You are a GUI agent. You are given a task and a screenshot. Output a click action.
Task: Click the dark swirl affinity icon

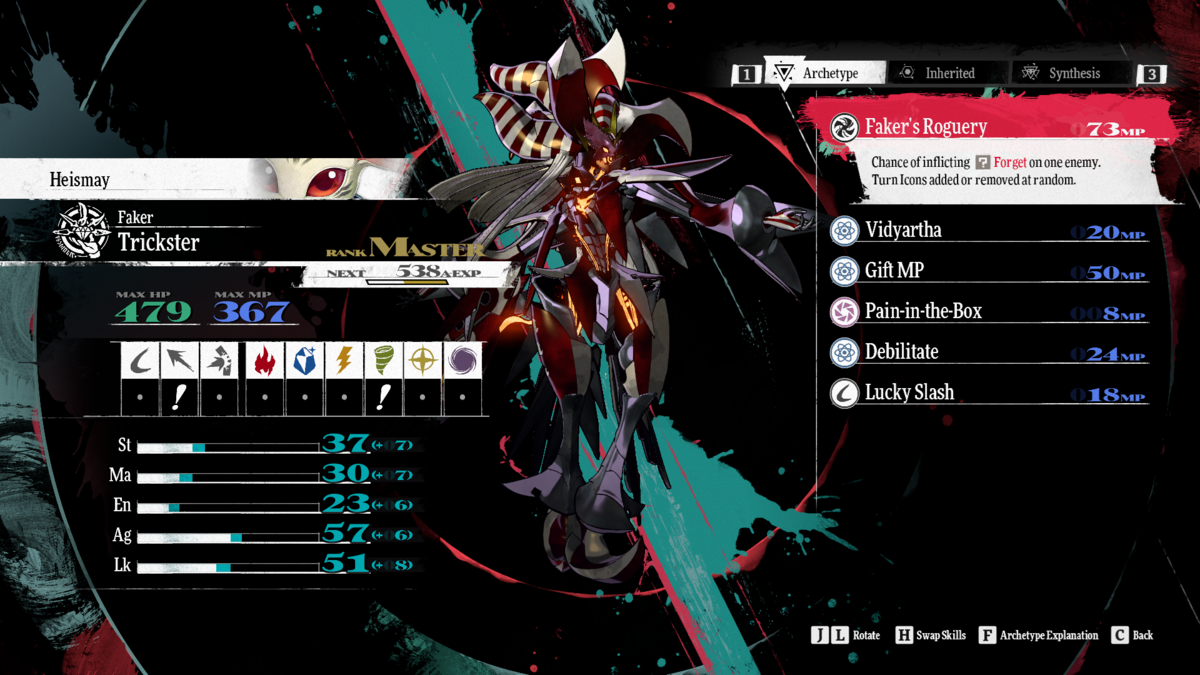pos(464,360)
